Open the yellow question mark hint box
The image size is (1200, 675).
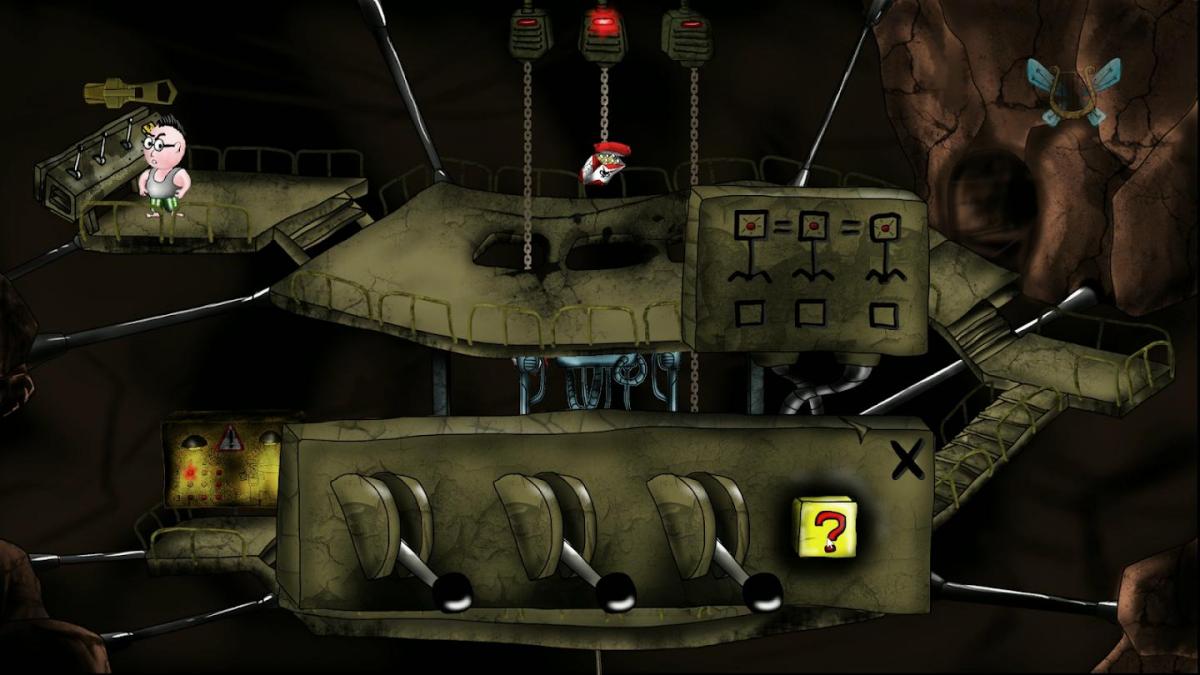click(x=824, y=526)
